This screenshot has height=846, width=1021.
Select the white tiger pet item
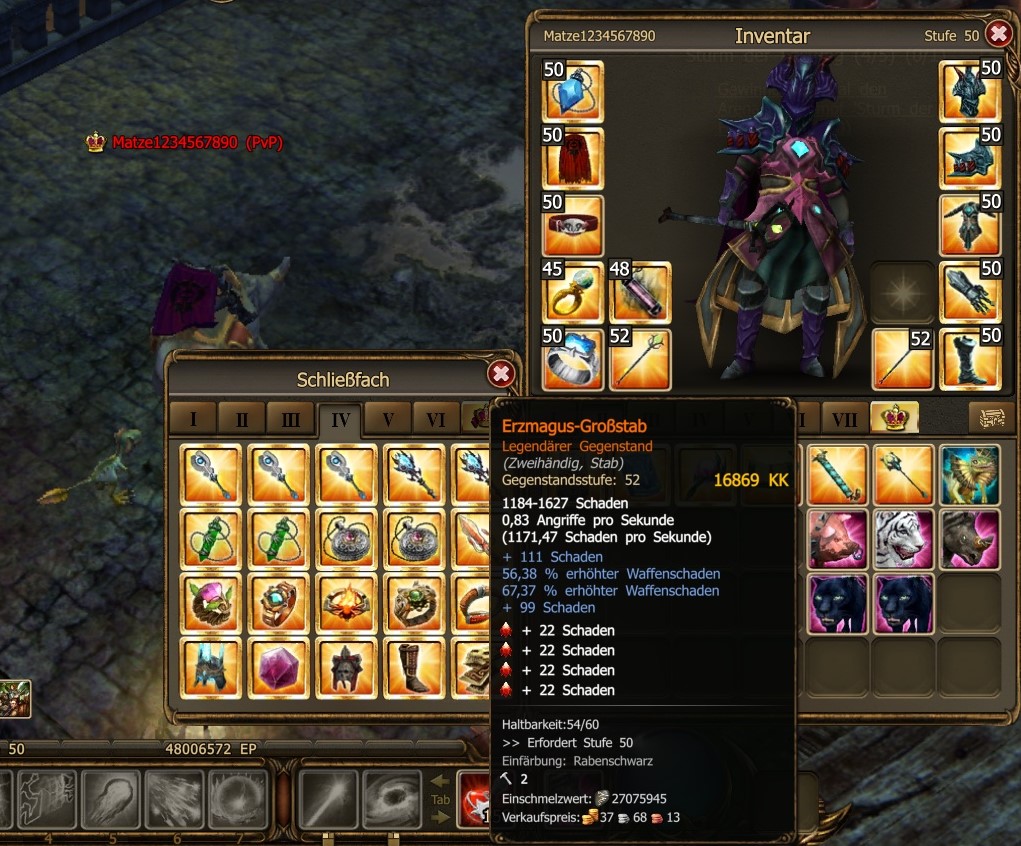pyautogui.click(x=904, y=540)
